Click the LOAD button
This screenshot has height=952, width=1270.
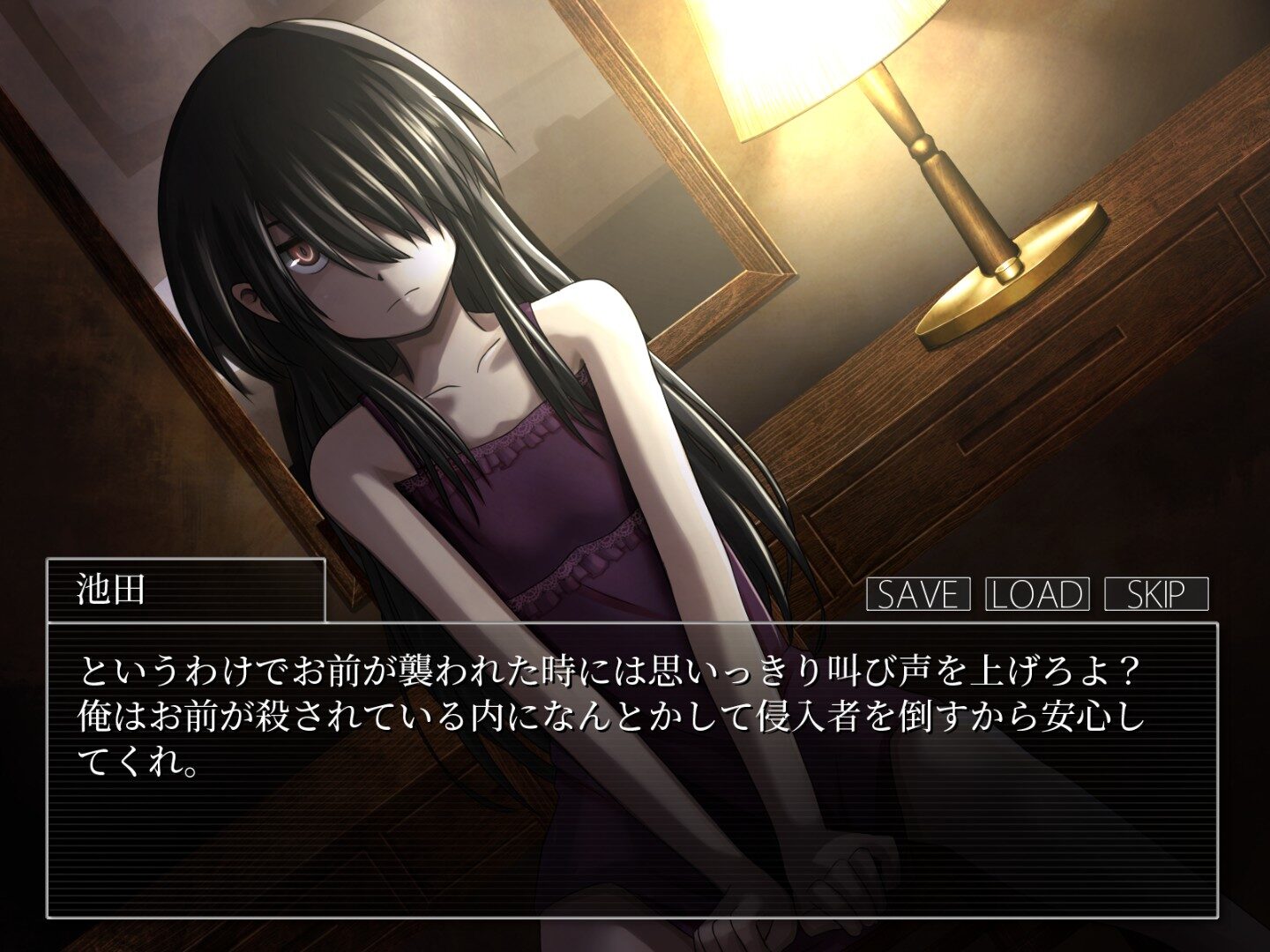(1037, 594)
